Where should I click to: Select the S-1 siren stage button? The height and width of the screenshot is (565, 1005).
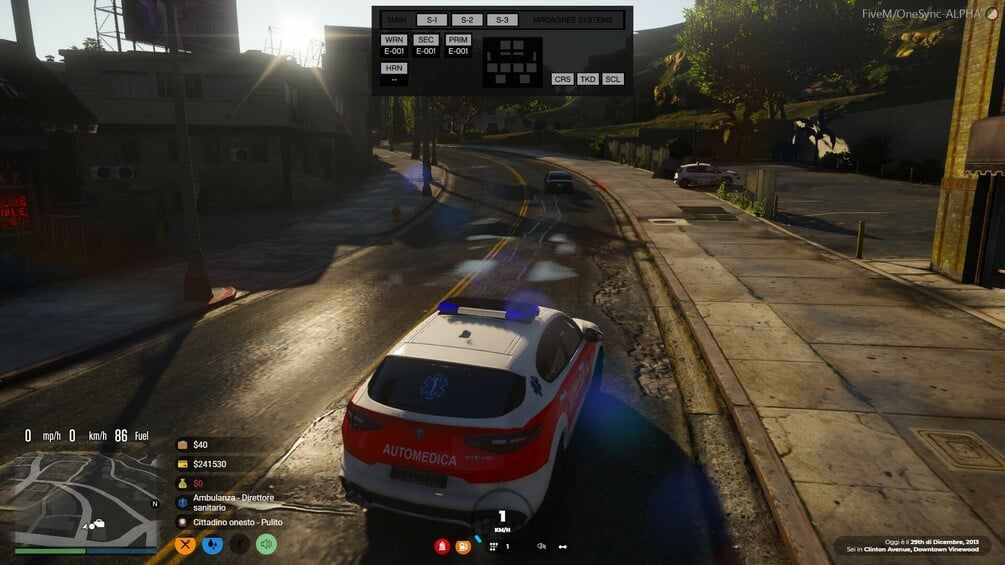pyautogui.click(x=432, y=20)
